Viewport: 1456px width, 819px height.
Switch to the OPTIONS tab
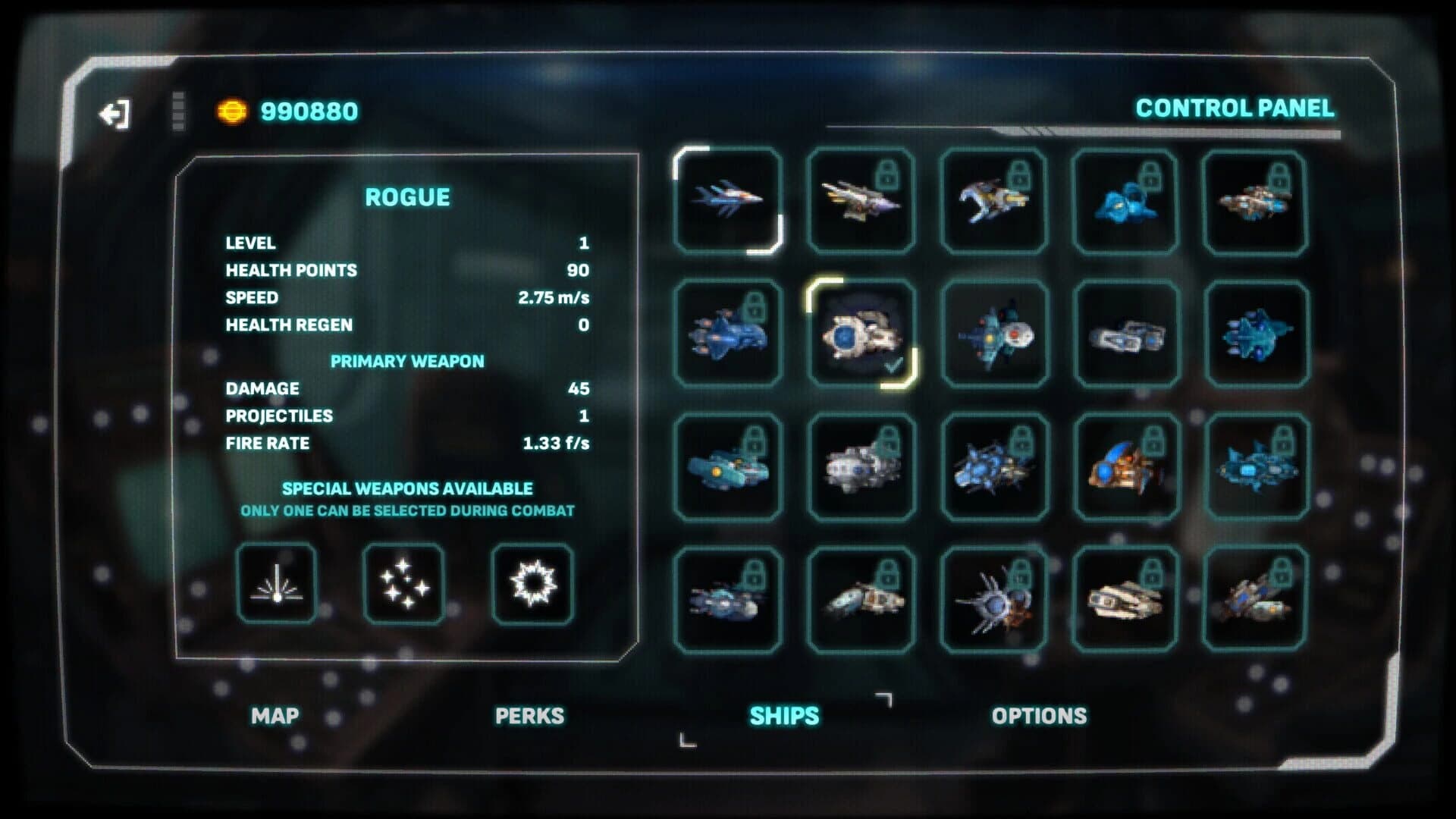click(1040, 715)
